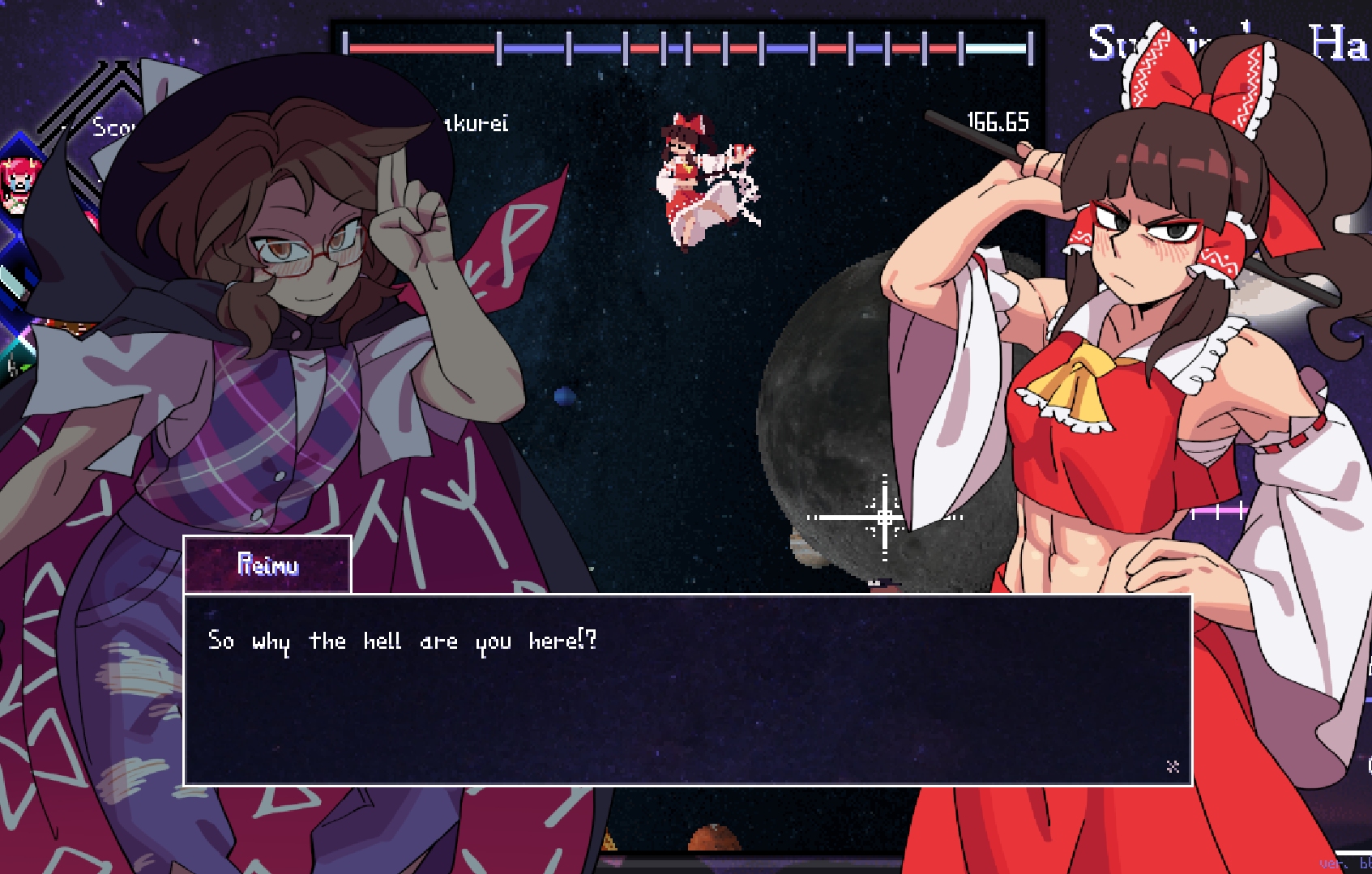Click the dialogue advance indicator icon
Screen dimensions: 1372x874
tap(1172, 766)
